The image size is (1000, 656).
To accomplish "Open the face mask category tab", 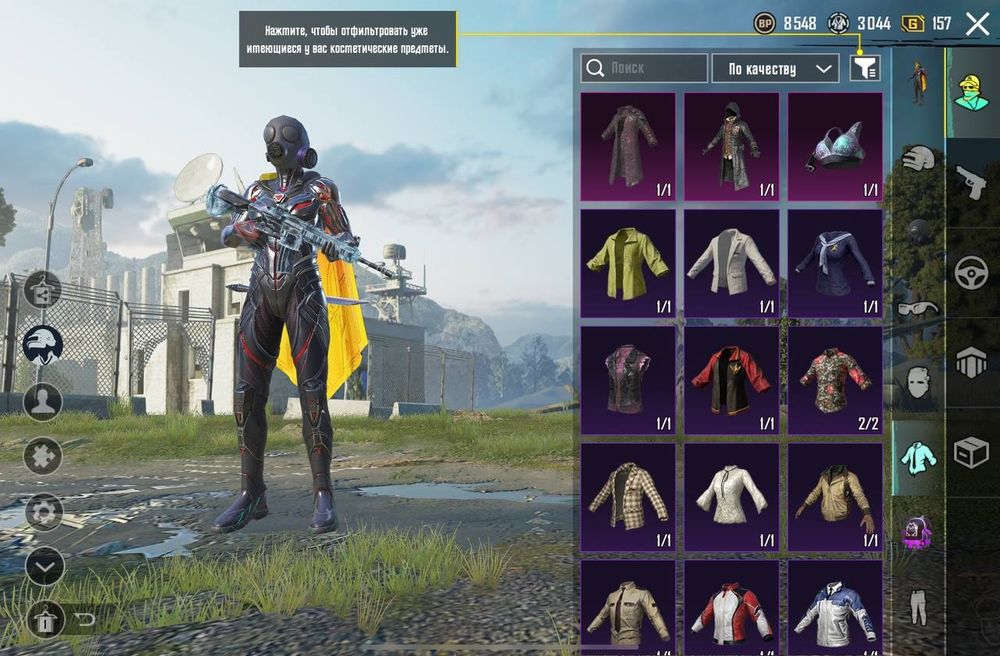I will pos(918,381).
